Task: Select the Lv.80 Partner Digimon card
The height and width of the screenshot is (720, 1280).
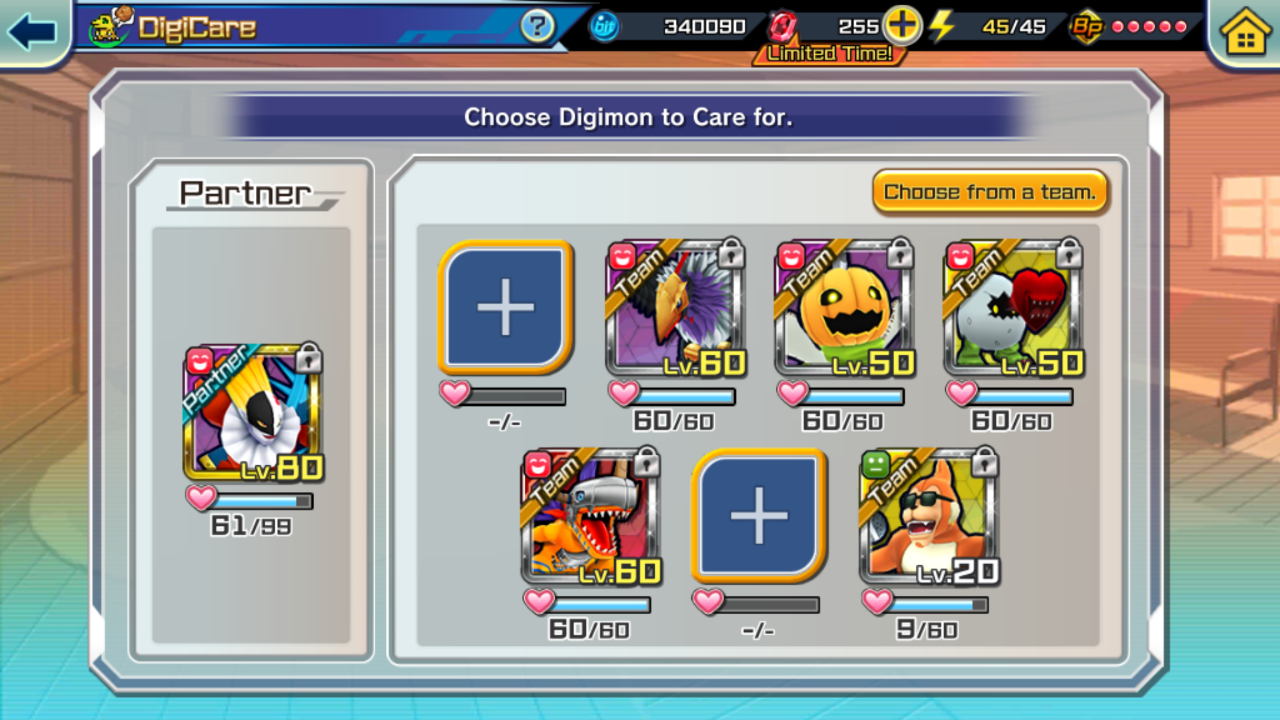Action: tap(253, 412)
